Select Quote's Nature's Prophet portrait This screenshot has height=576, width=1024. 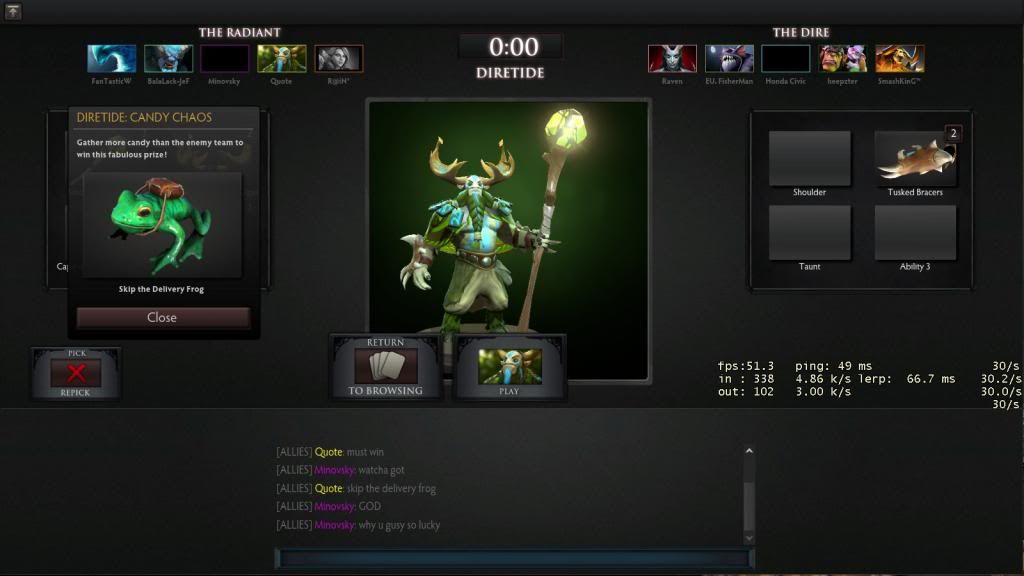click(x=281, y=59)
